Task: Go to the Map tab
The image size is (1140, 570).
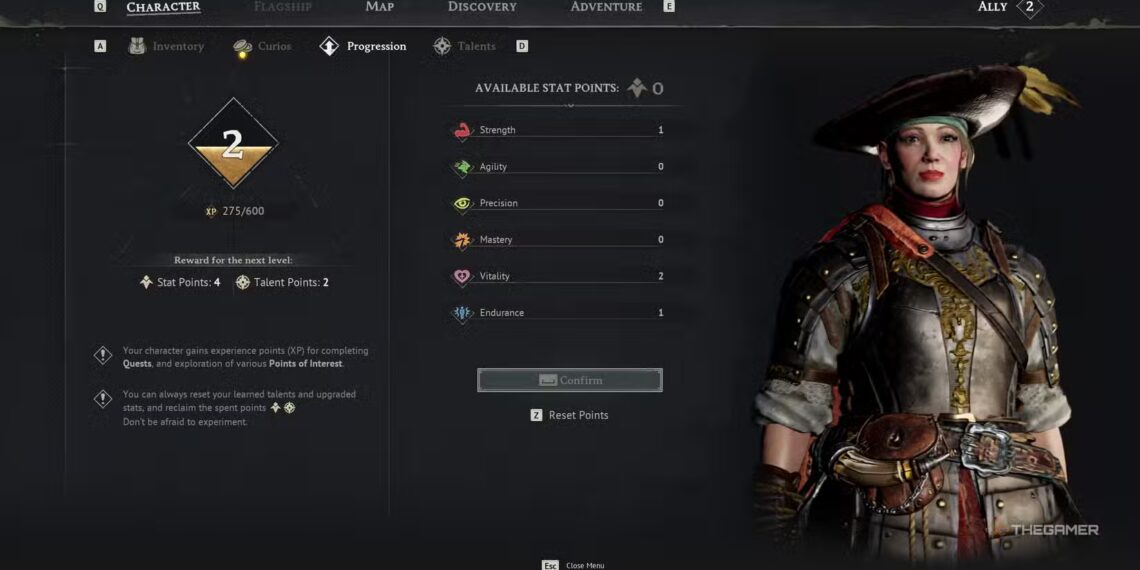Action: coord(379,7)
